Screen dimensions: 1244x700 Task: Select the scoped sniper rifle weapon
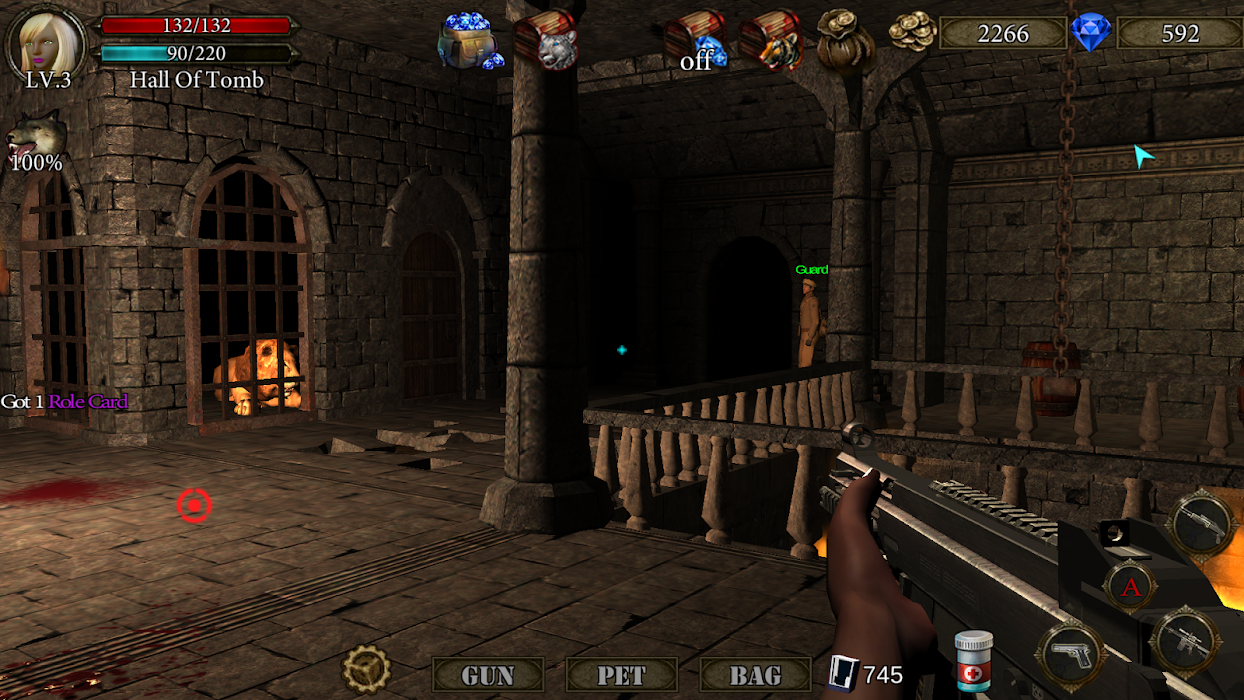[1185, 641]
